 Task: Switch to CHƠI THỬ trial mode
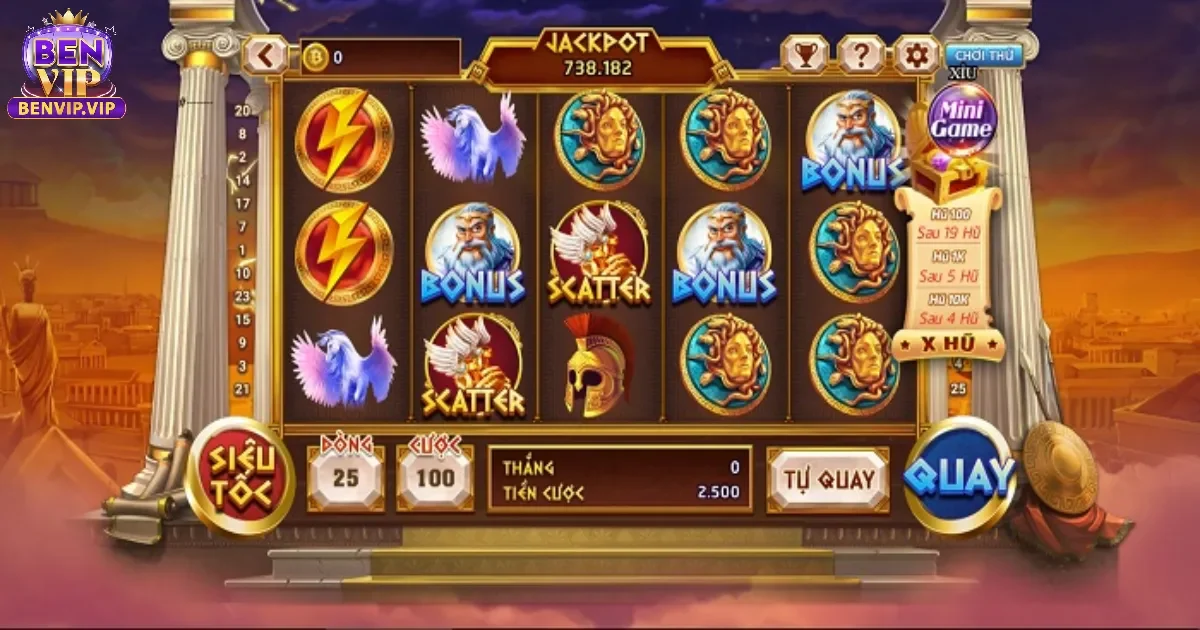click(984, 55)
